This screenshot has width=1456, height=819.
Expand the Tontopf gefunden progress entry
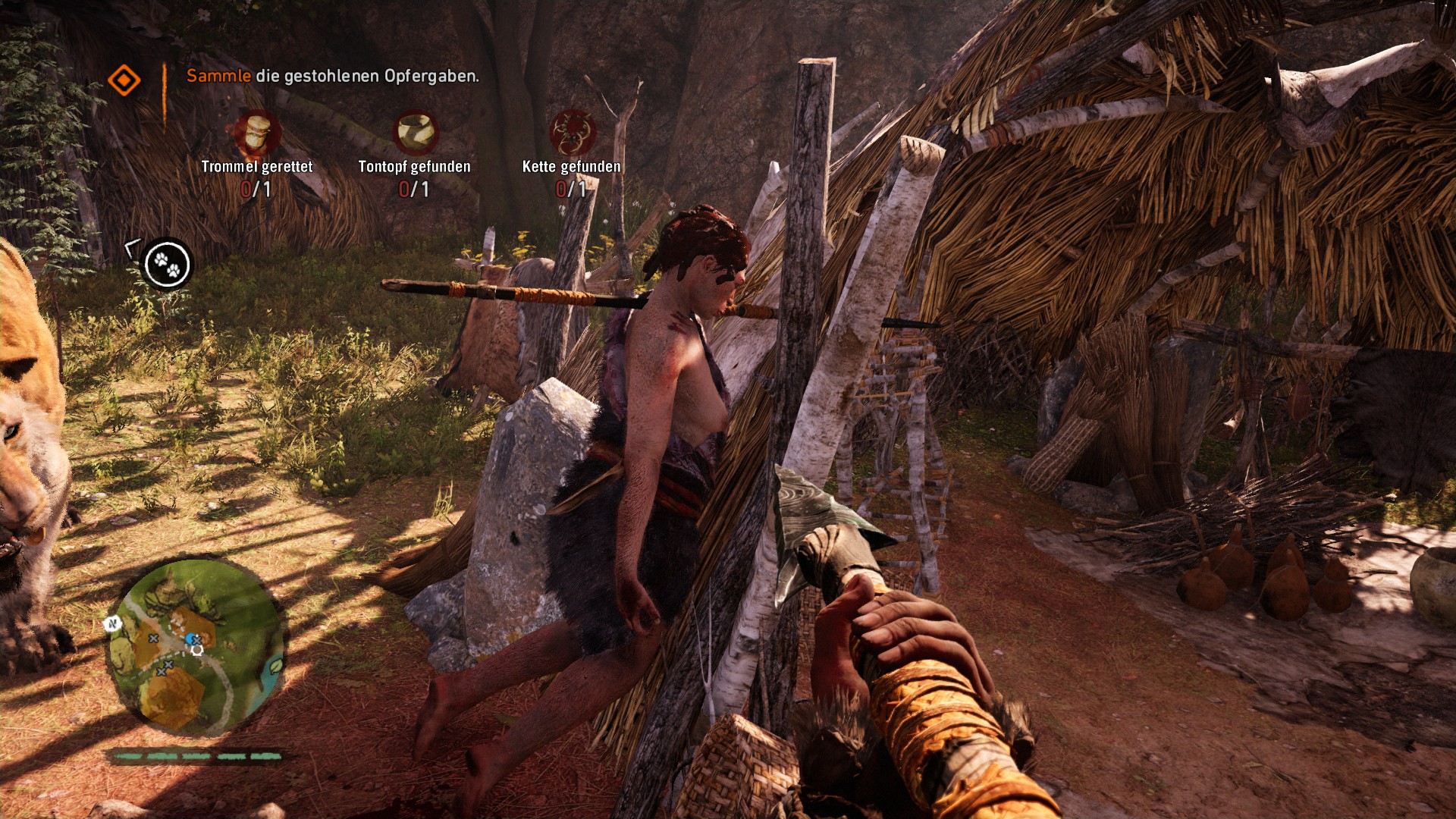click(416, 166)
